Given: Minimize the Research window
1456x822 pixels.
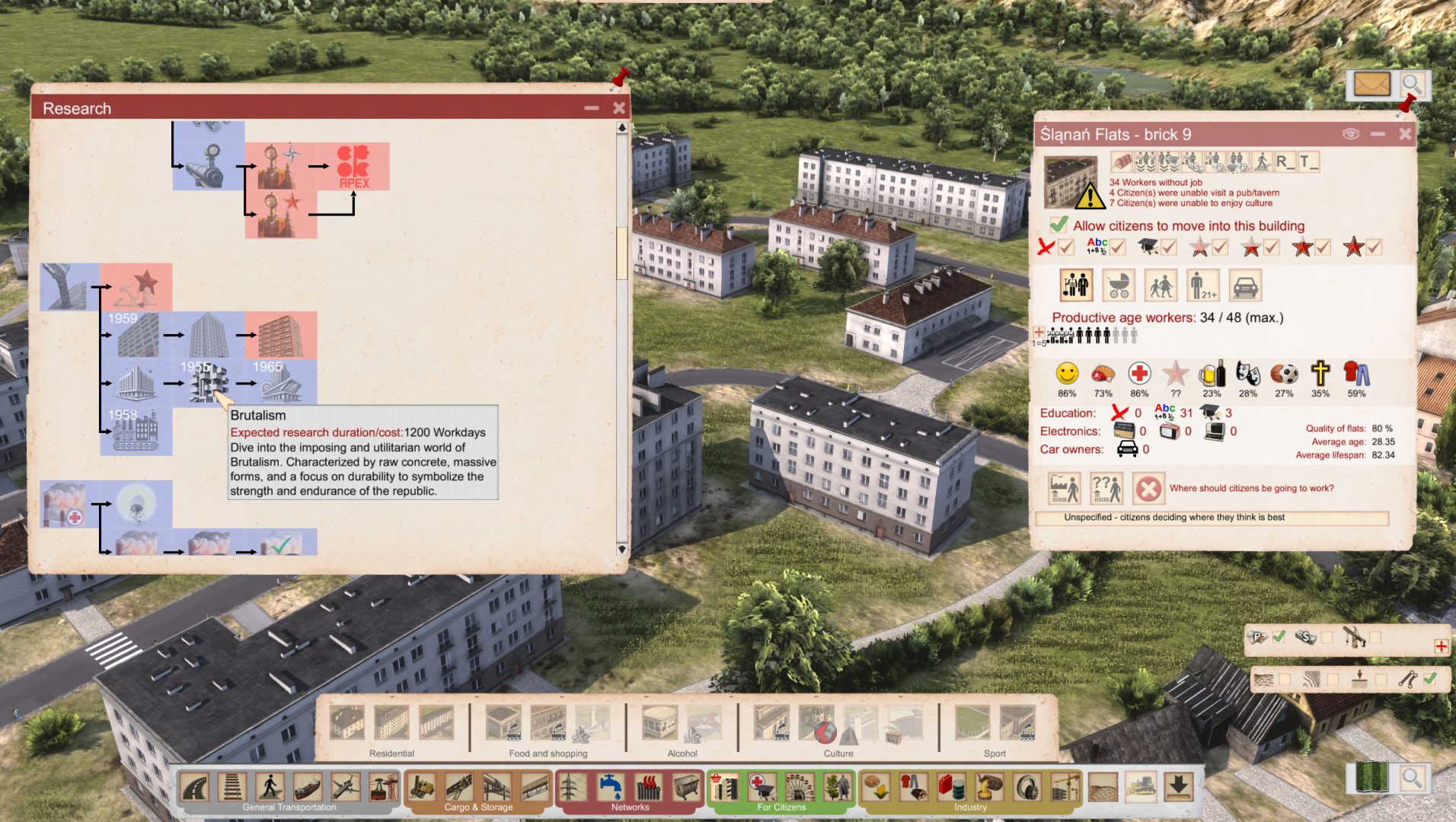Looking at the screenshot, I should click(592, 108).
